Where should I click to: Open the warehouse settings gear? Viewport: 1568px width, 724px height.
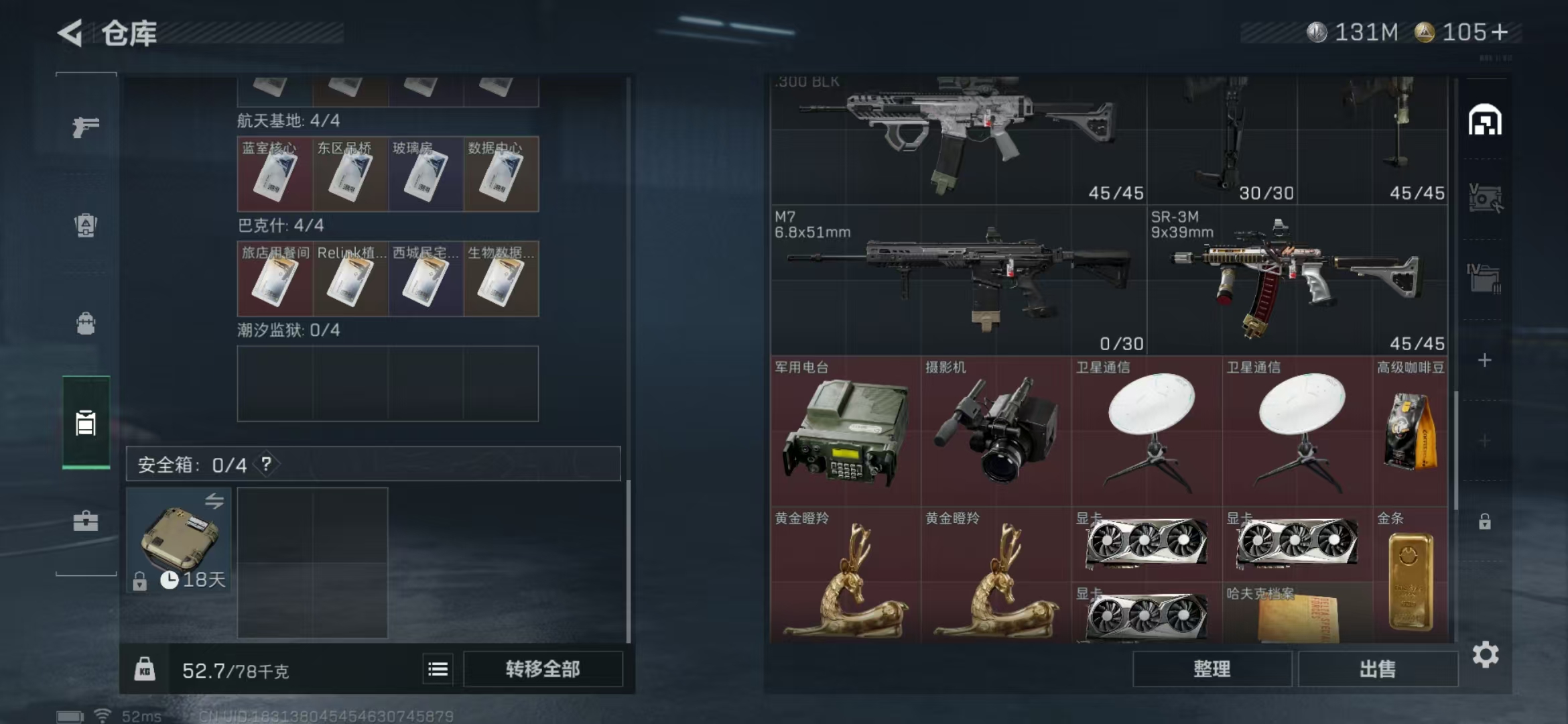point(1485,655)
